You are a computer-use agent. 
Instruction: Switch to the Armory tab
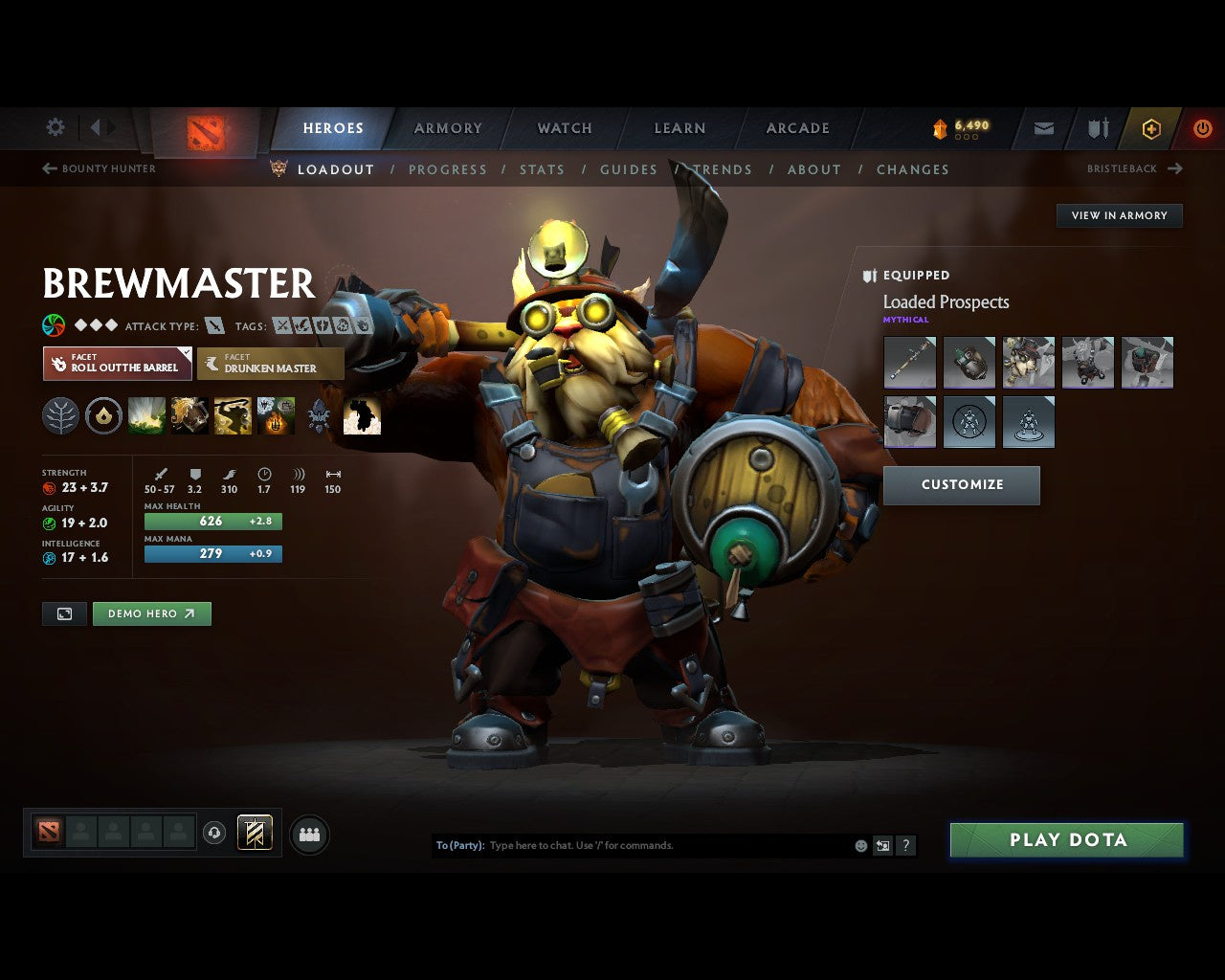448,127
